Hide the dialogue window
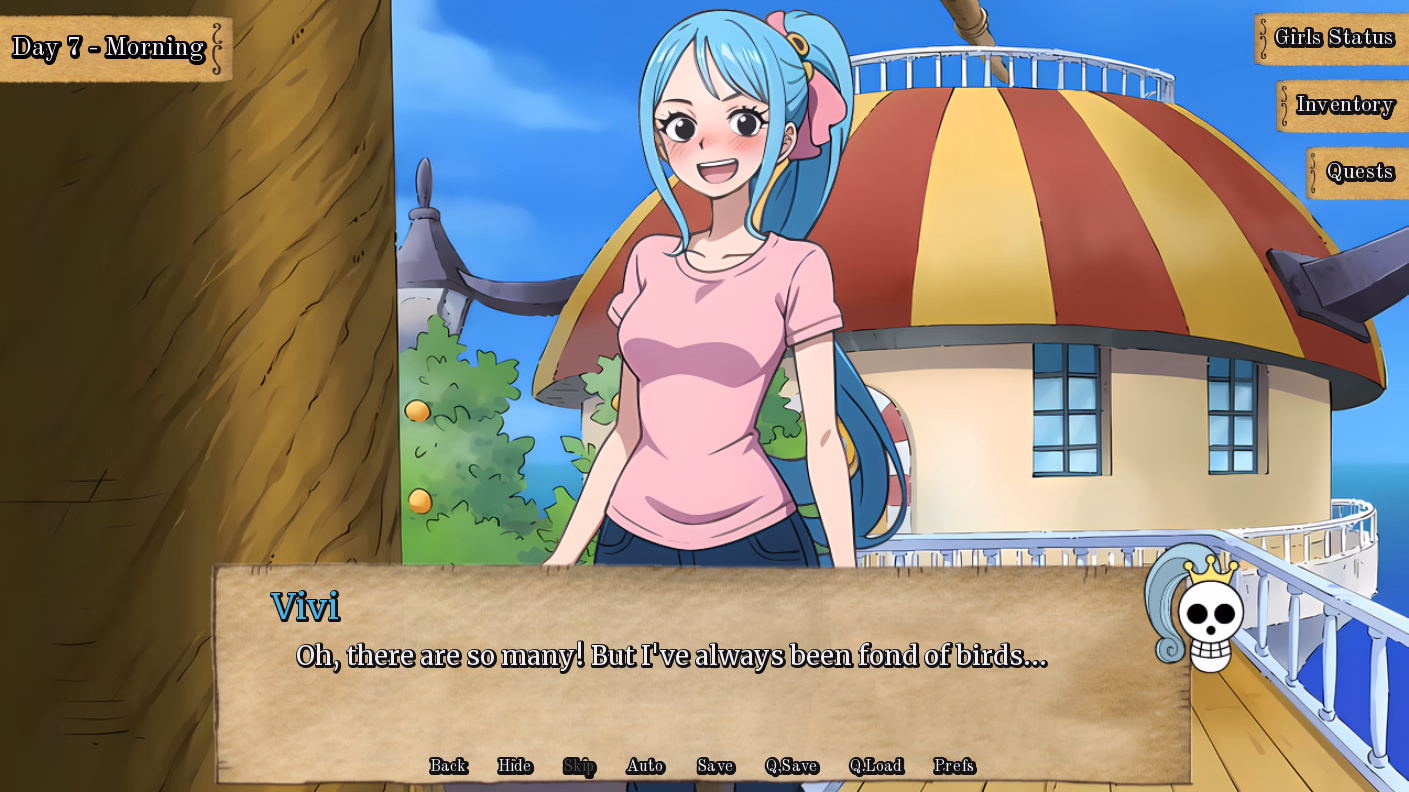 pyautogui.click(x=512, y=766)
